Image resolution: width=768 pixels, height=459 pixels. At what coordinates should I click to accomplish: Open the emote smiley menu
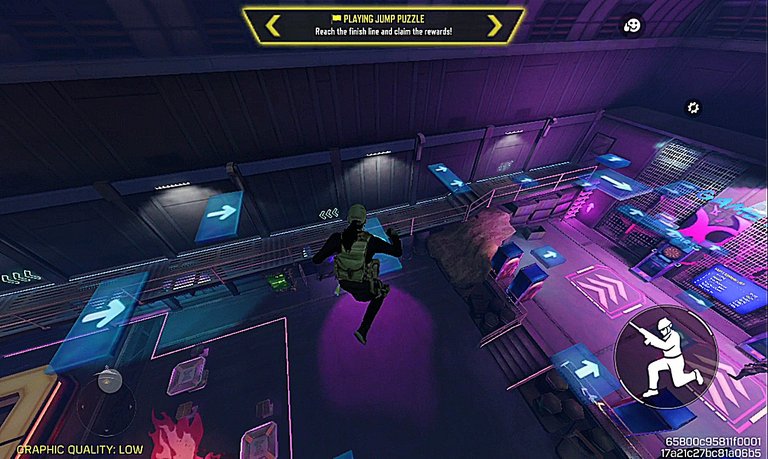(633, 26)
